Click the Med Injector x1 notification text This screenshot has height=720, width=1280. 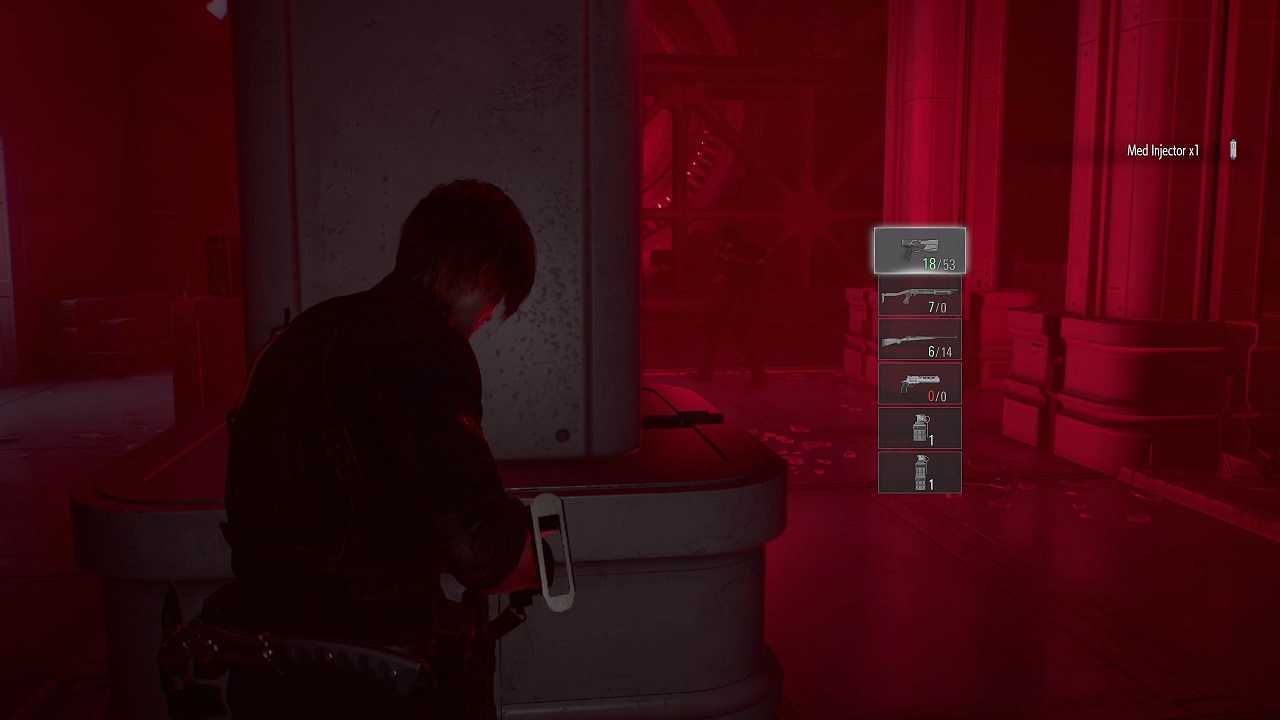pos(1164,149)
